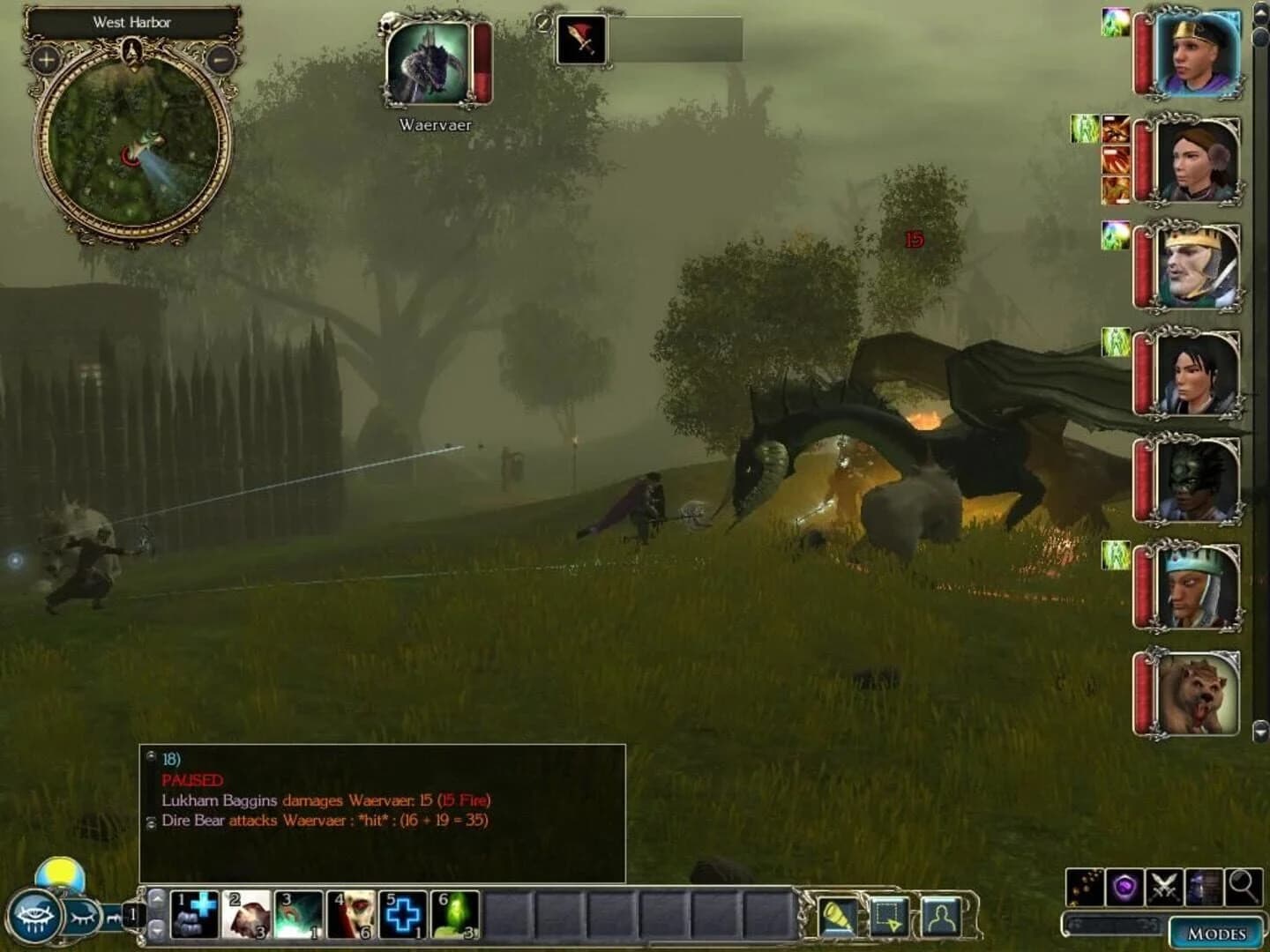Click the up arrow on the quickbar page selector
Viewport: 1270px width, 952px height.
tap(158, 899)
